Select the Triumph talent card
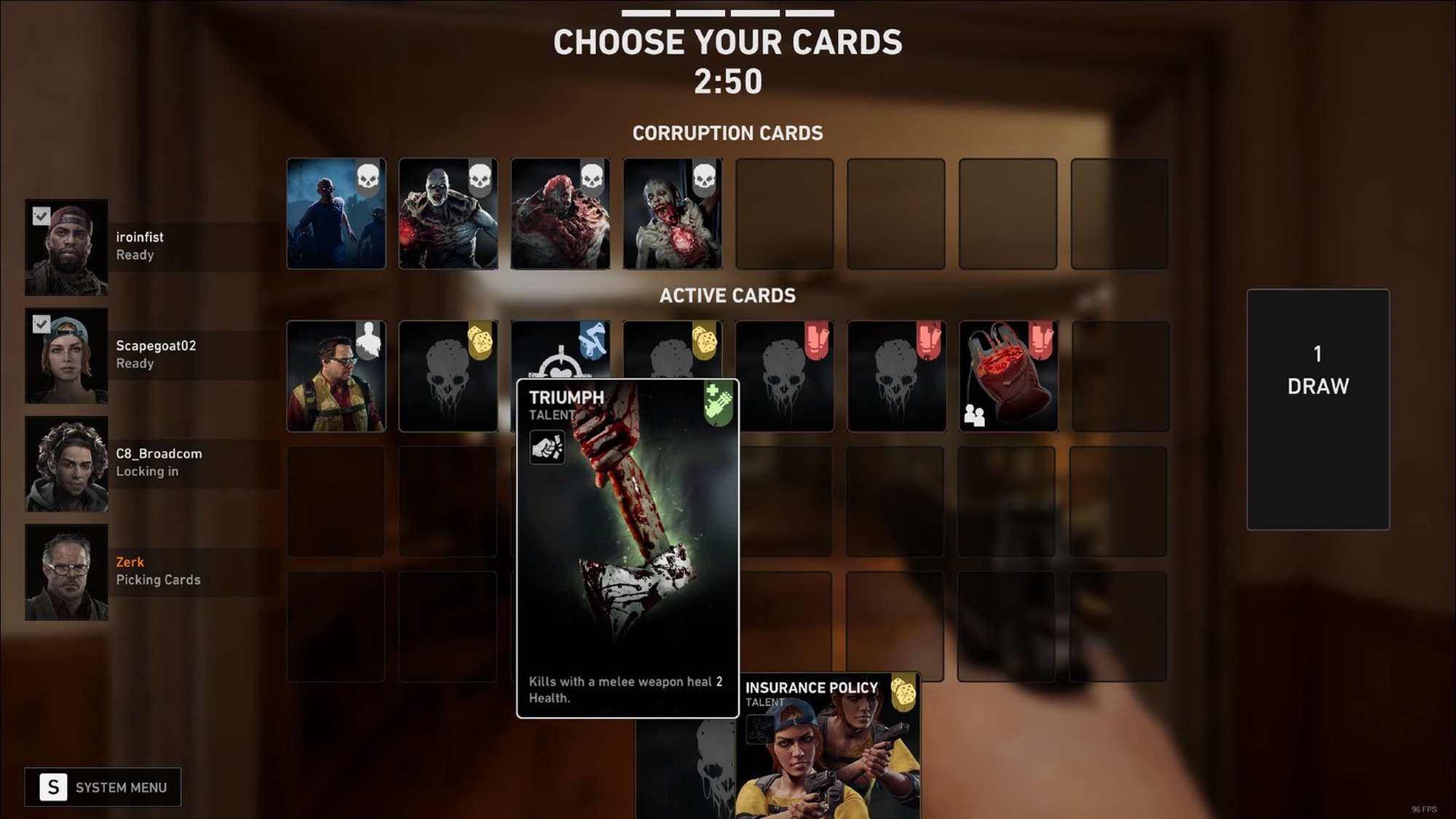This screenshot has height=819, width=1456. click(628, 547)
